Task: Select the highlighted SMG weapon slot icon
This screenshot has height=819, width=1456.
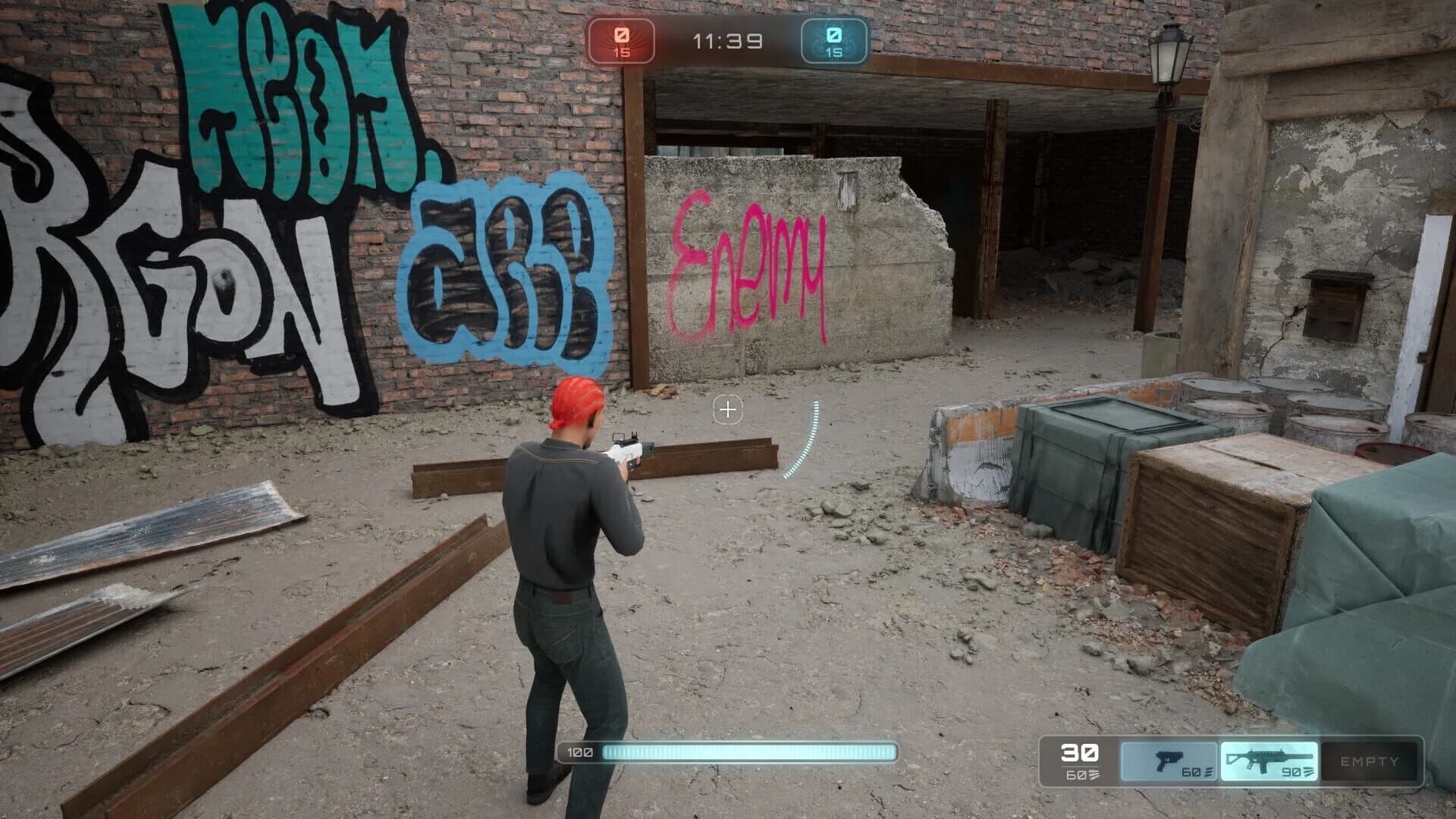Action: (1268, 758)
